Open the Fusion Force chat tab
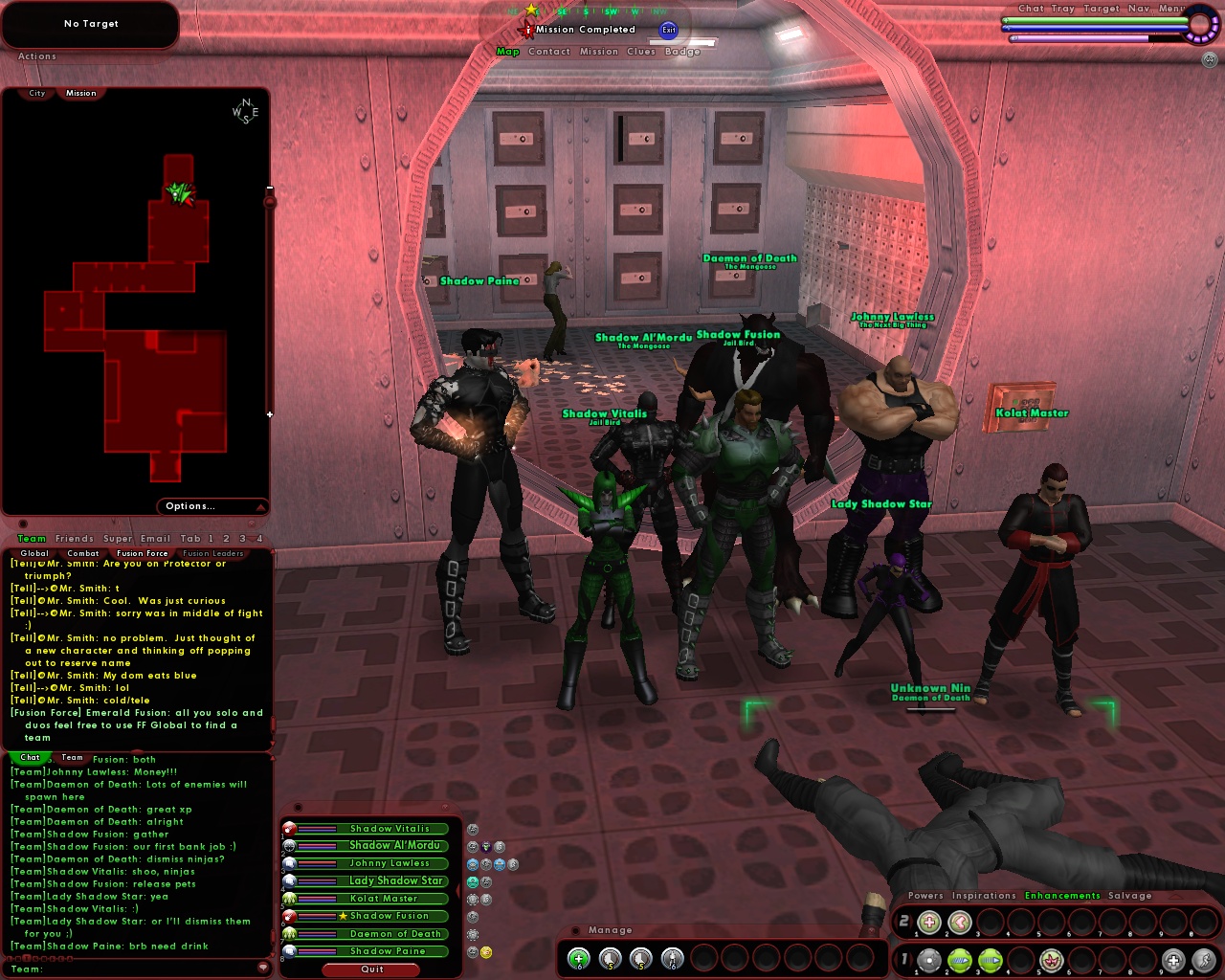The width and height of the screenshot is (1225, 980). click(142, 553)
